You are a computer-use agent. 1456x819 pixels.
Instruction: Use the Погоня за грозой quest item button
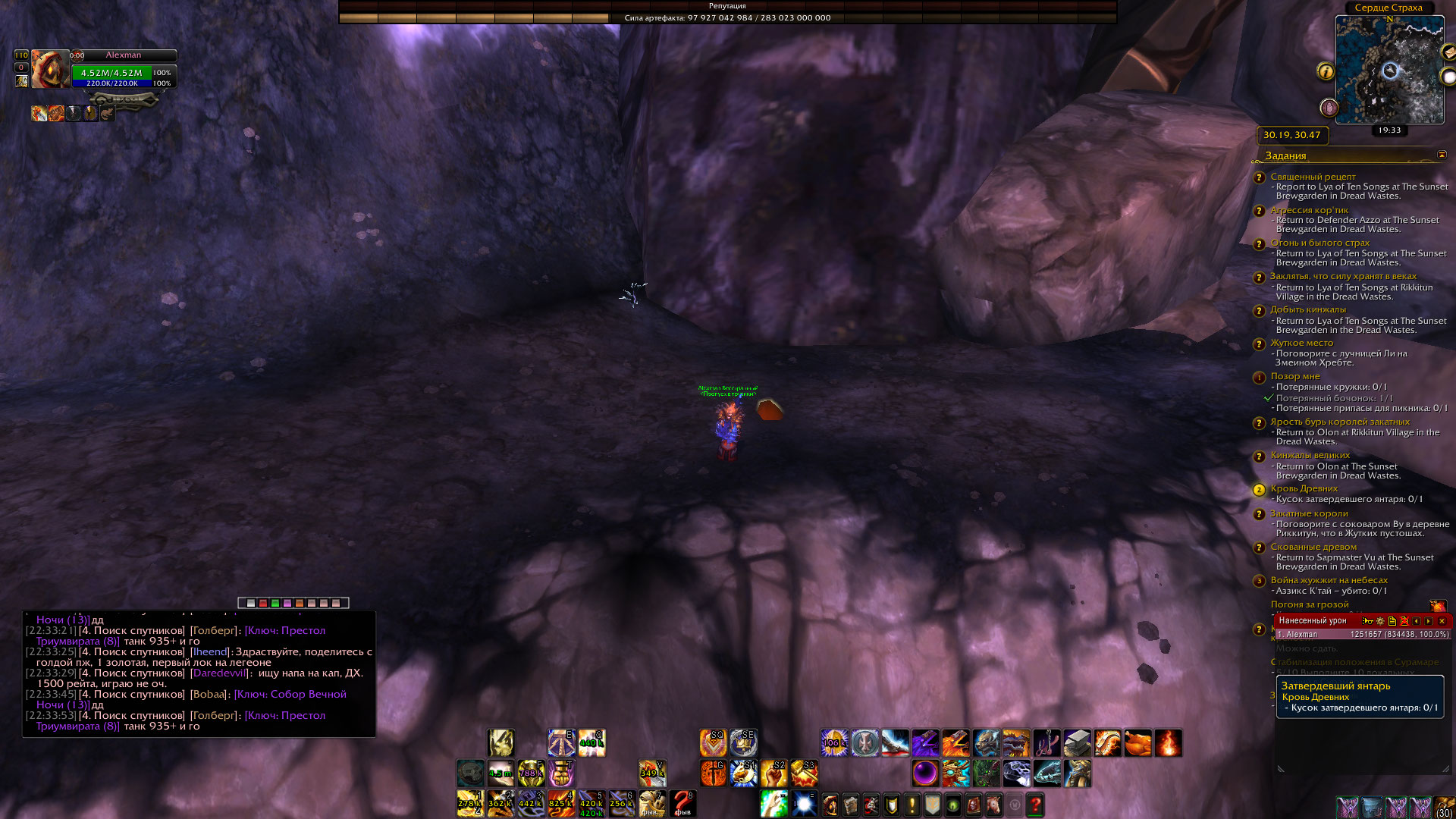[1437, 606]
